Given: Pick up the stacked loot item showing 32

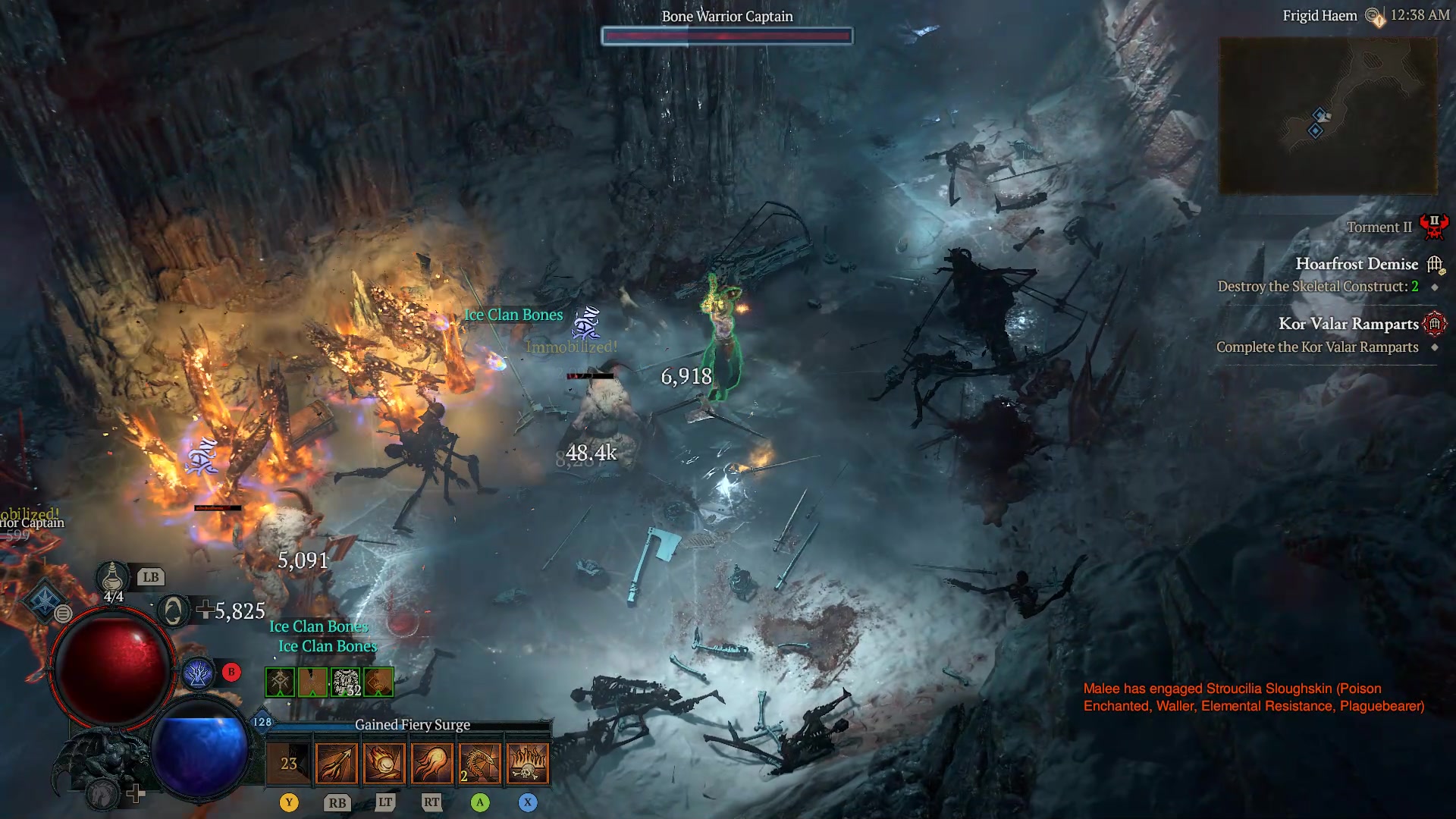Looking at the screenshot, I should pos(346,682).
